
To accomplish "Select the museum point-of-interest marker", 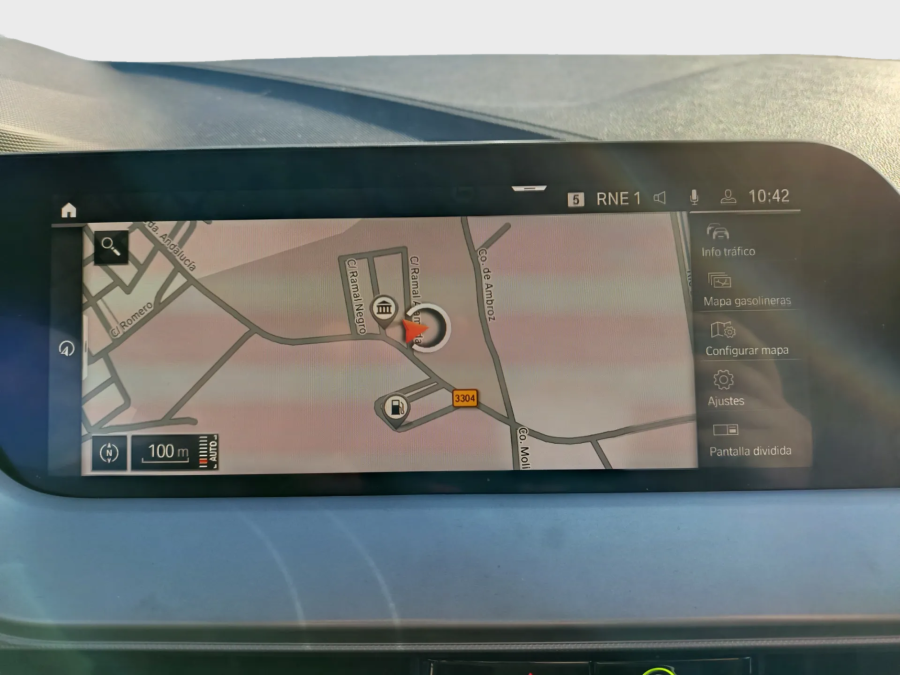I will click(x=383, y=308).
